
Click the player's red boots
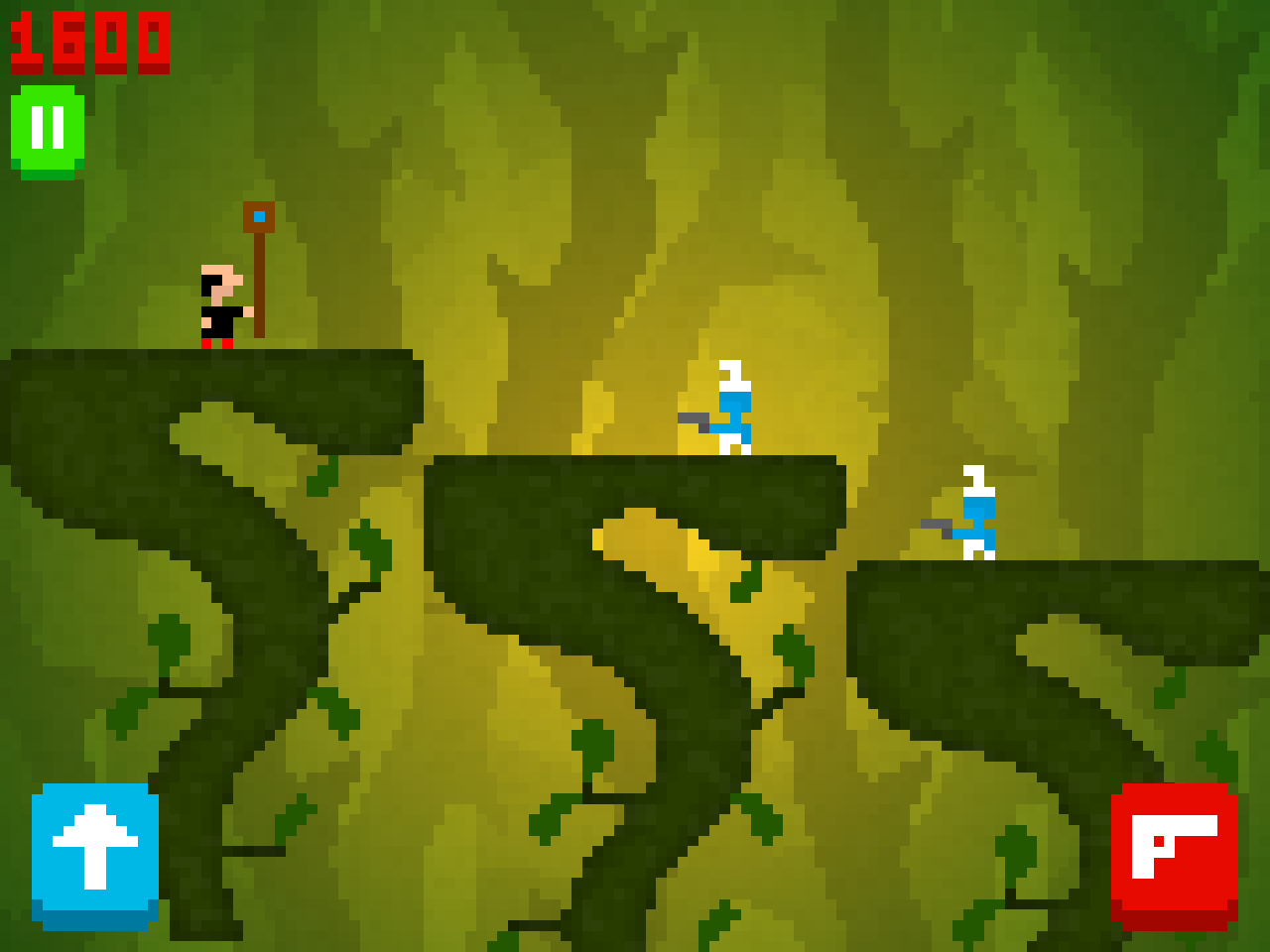point(216,345)
